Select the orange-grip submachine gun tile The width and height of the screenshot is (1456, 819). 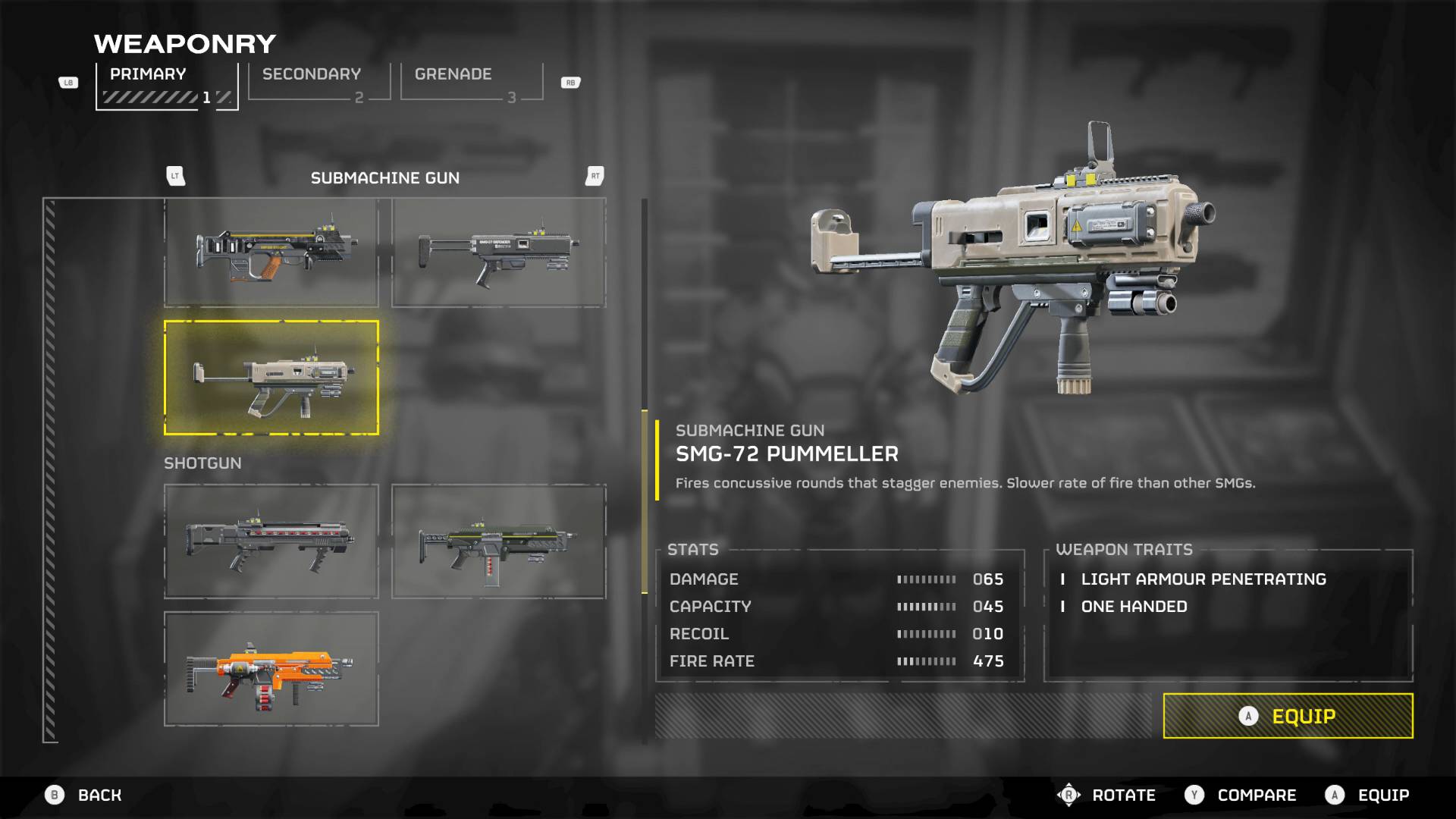pos(271,253)
